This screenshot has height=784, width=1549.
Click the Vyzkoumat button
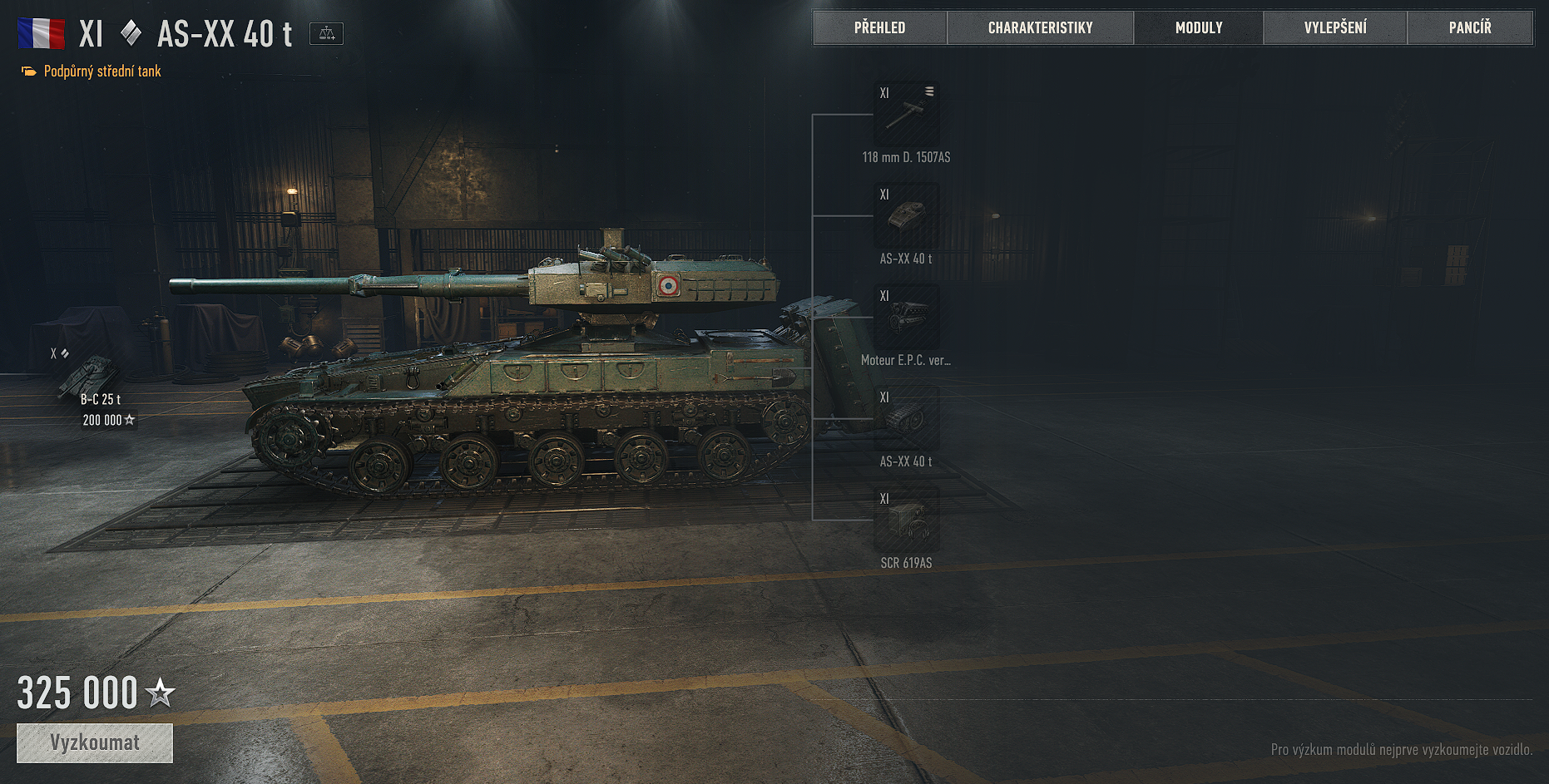click(94, 742)
